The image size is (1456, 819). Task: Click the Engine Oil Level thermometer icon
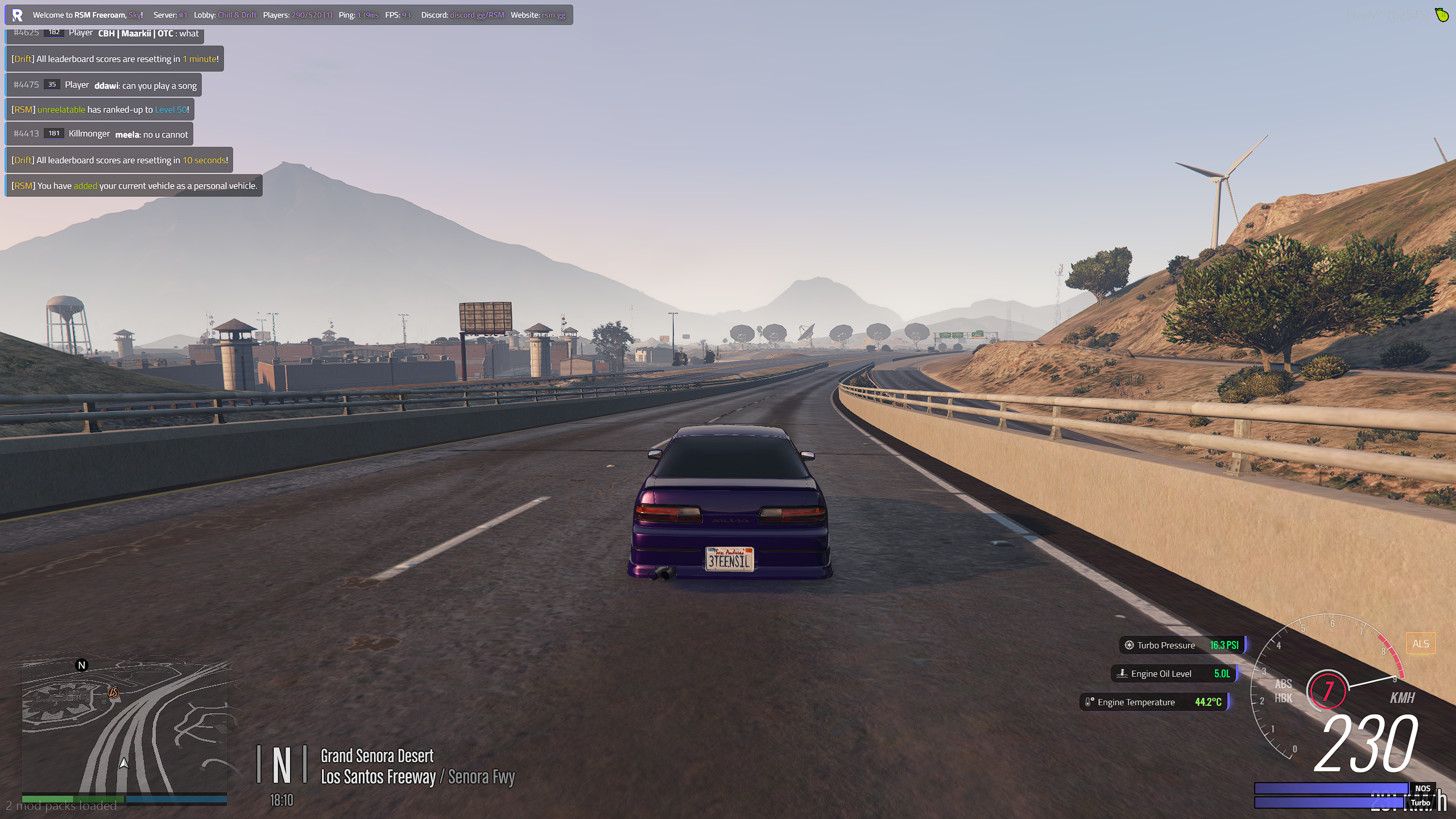coord(1123,673)
